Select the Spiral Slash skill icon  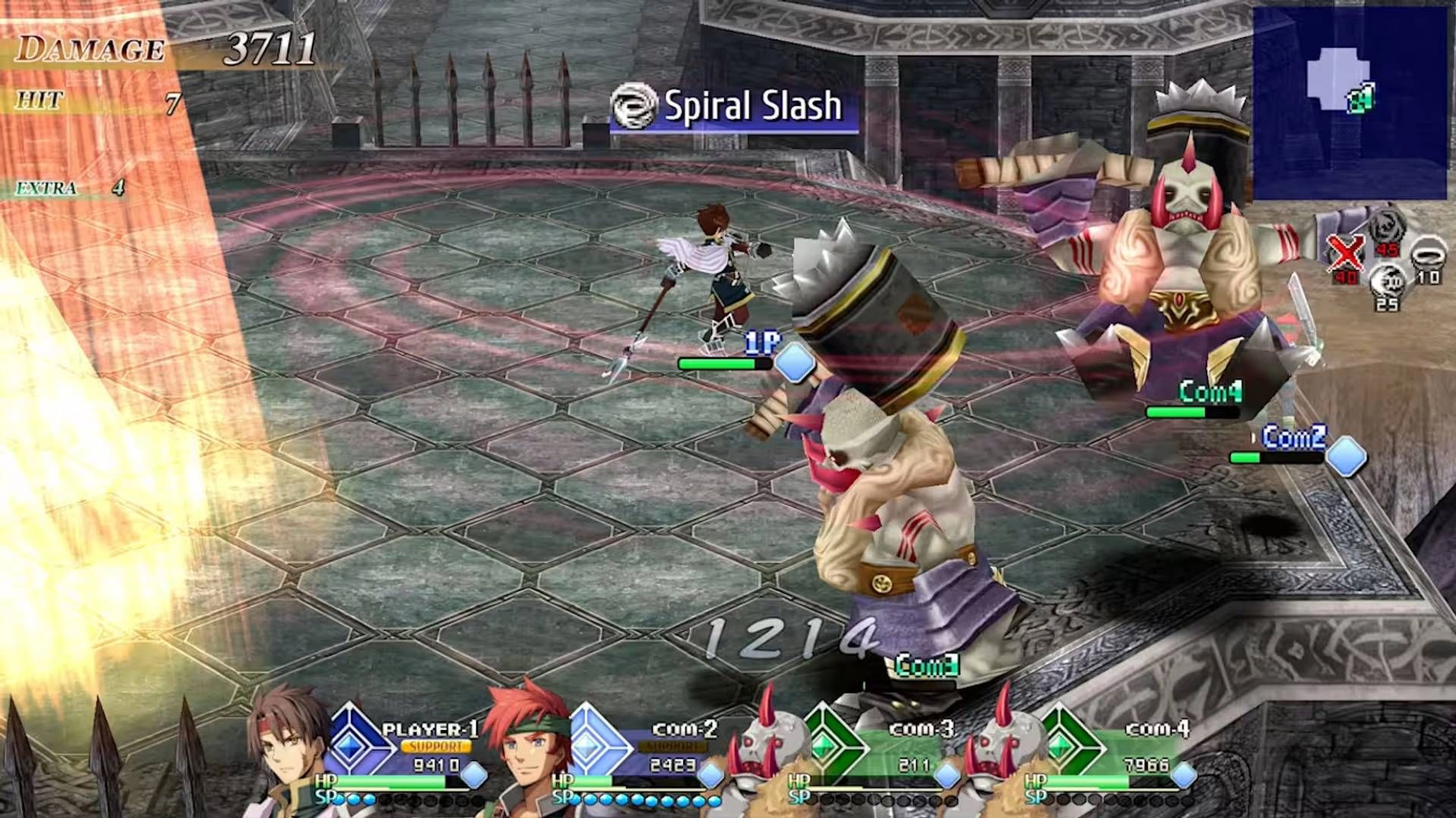click(635, 106)
